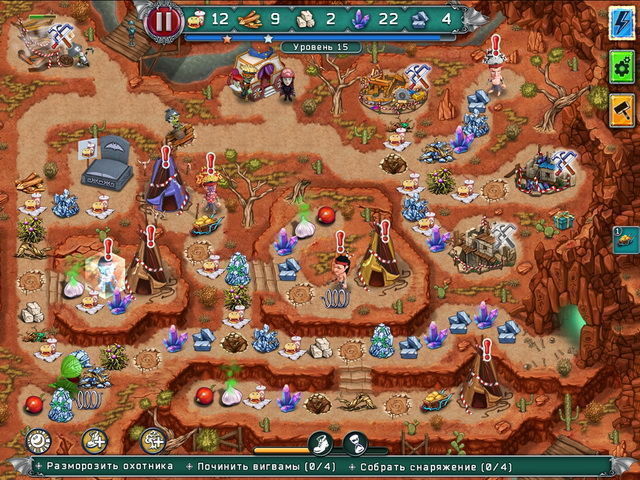
Task: Click the running boot speed-up icon
Action: 320,443
